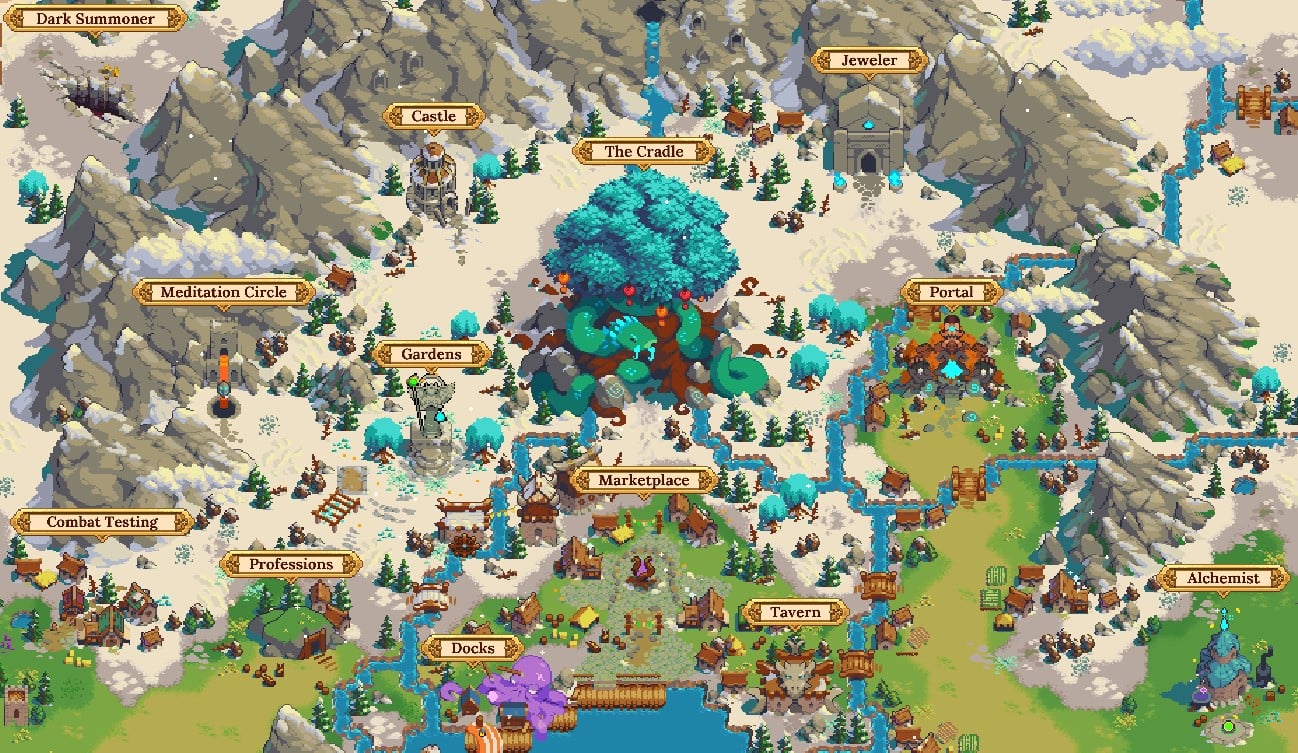Click the Portal label
1298x753 pixels.
pos(951,293)
